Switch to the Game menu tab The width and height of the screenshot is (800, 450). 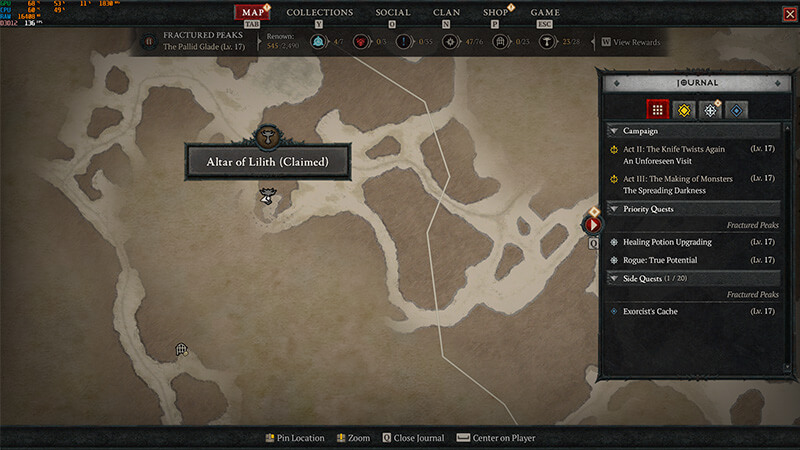pyautogui.click(x=545, y=13)
